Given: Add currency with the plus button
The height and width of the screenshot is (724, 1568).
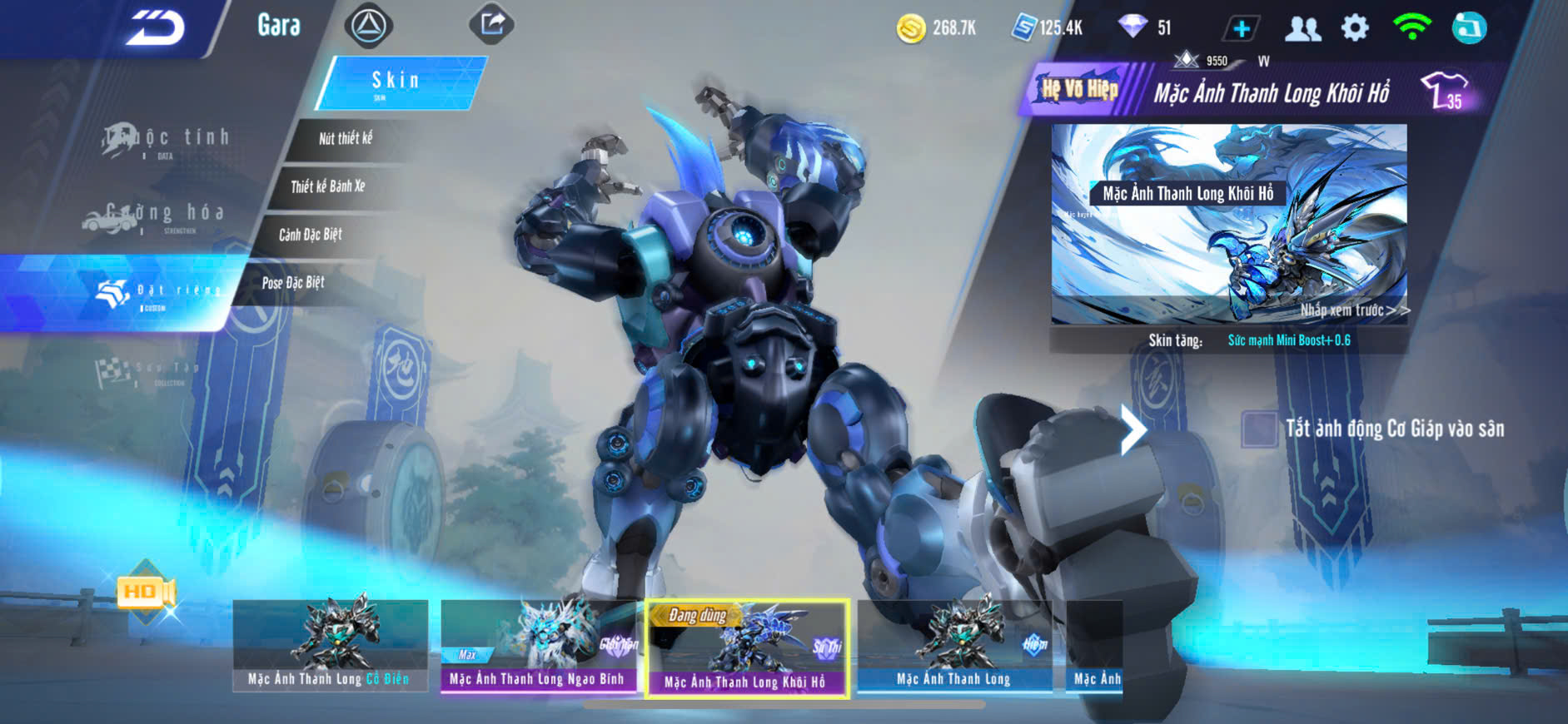Looking at the screenshot, I should [x=1241, y=28].
